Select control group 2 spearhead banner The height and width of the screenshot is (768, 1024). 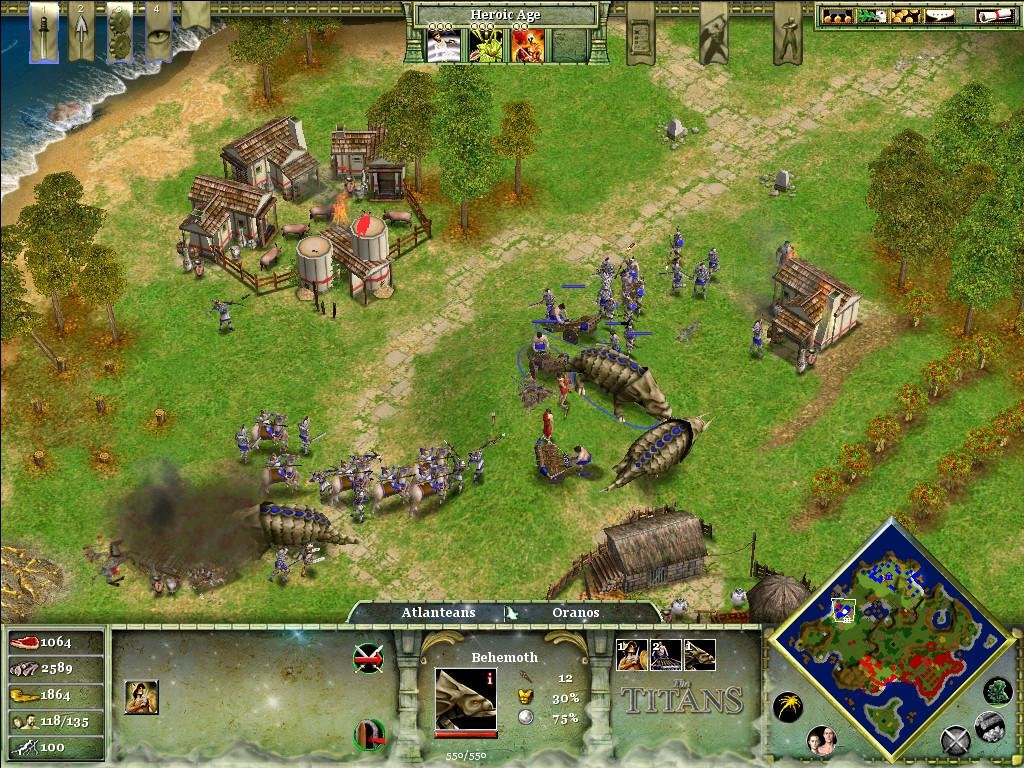pyautogui.click(x=82, y=32)
